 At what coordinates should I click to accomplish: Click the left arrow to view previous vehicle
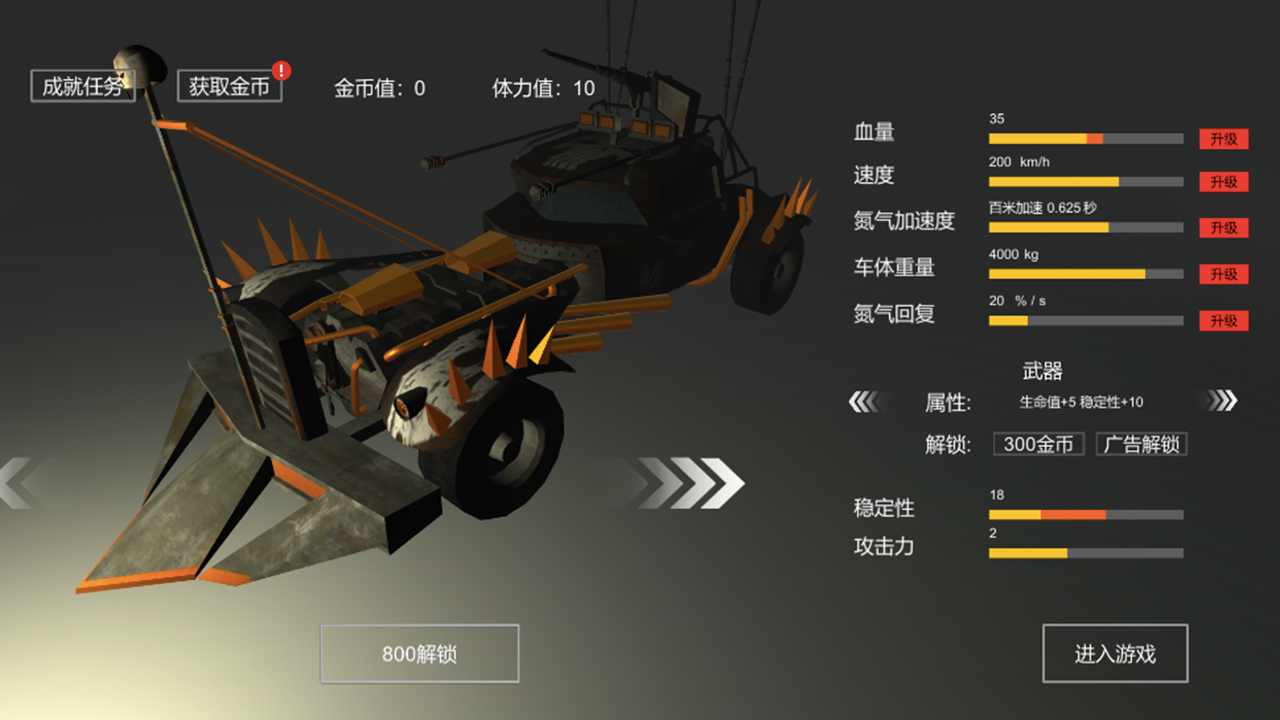15,483
